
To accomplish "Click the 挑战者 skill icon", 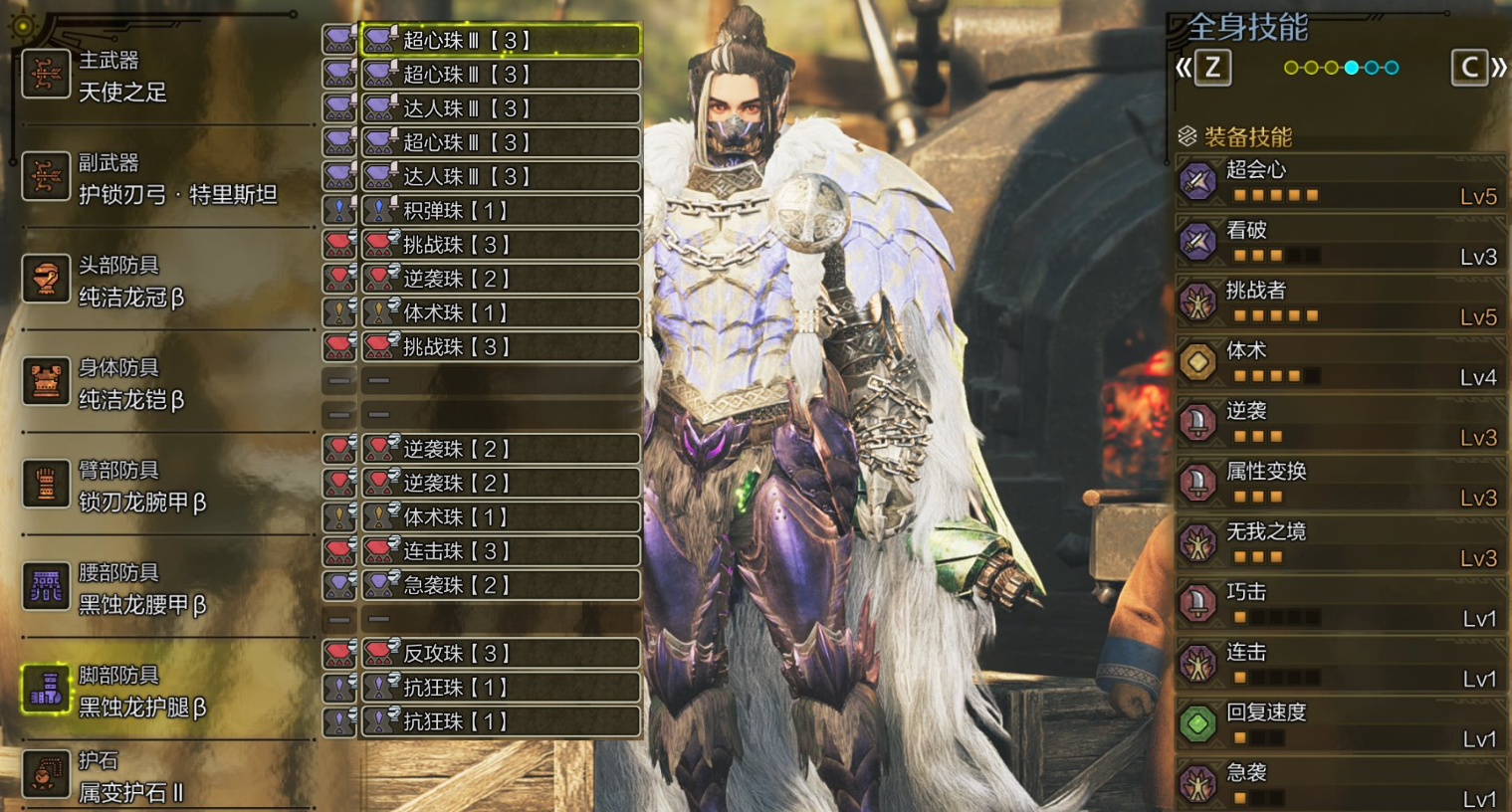I will coord(1197,302).
